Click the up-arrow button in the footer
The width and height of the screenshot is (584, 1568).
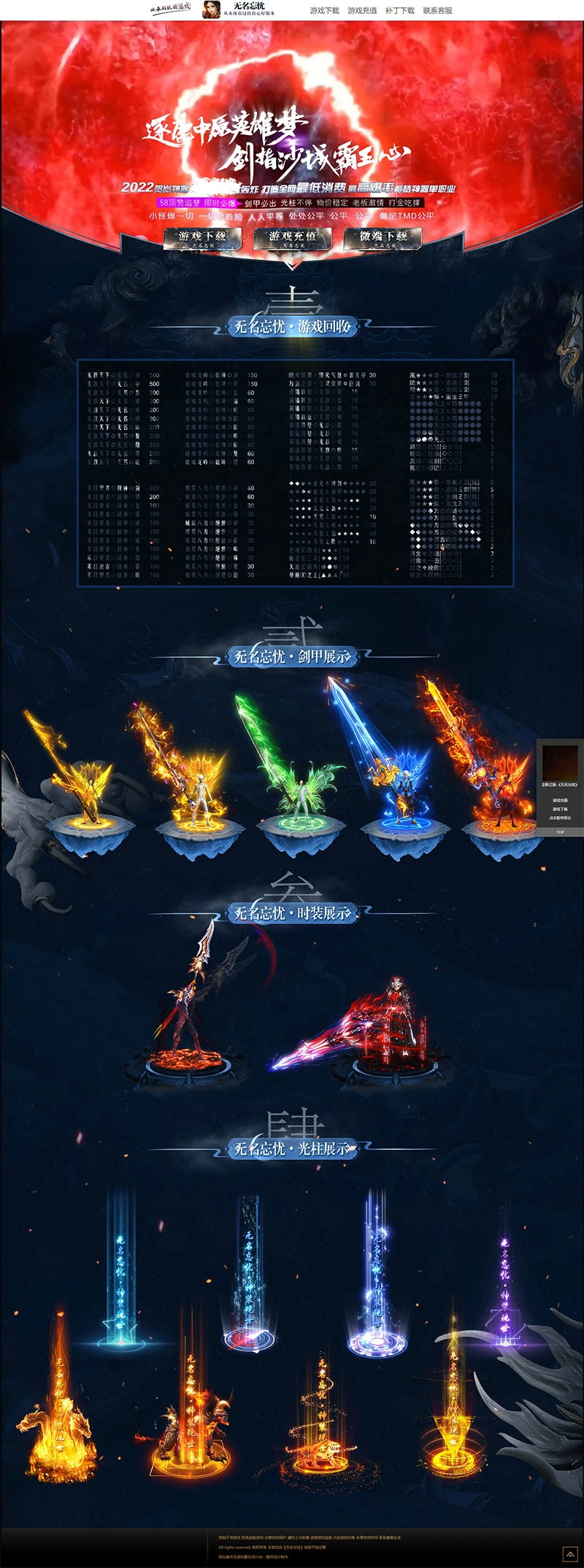point(568,1552)
